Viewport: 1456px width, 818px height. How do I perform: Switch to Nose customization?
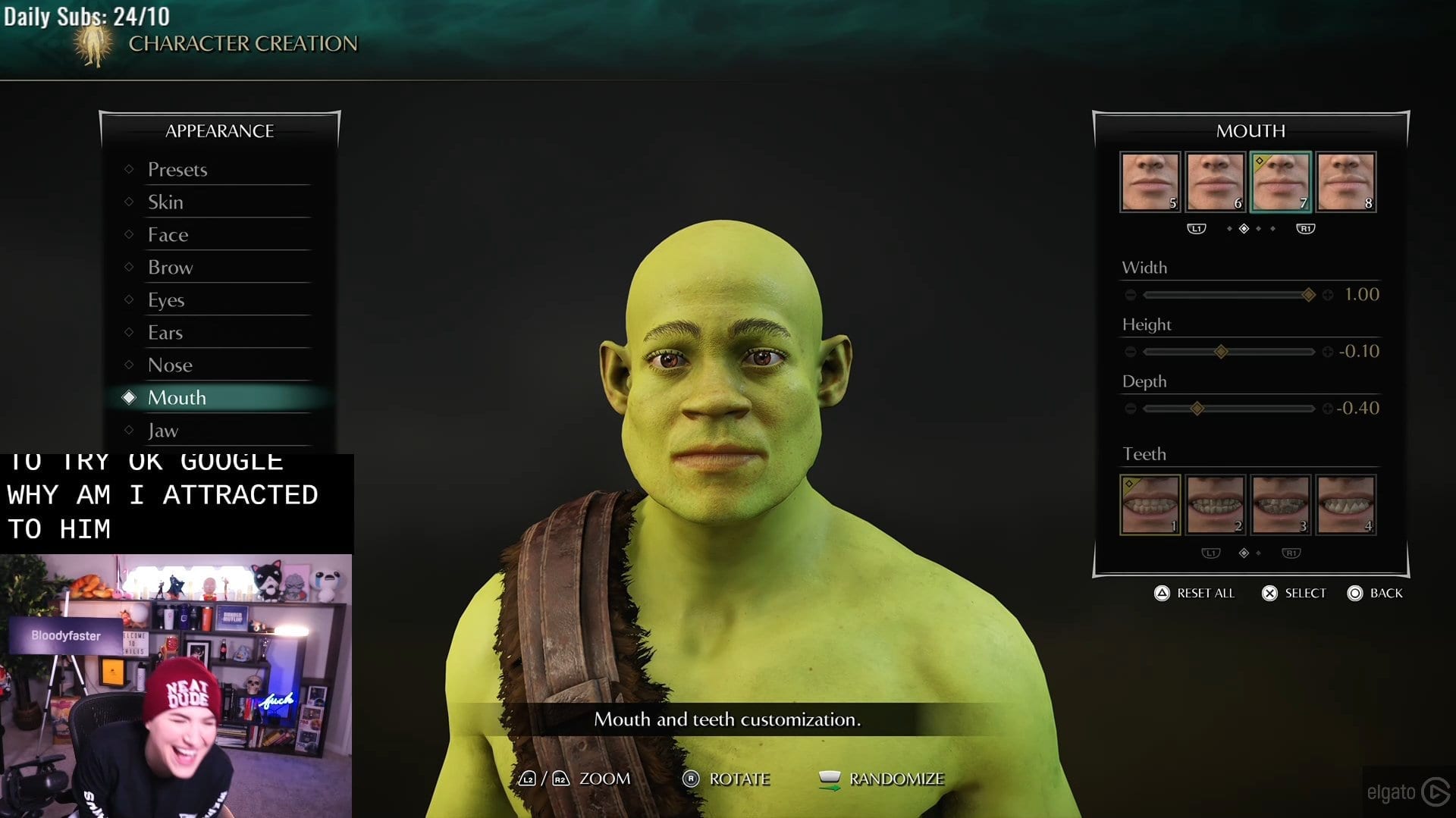tap(170, 365)
